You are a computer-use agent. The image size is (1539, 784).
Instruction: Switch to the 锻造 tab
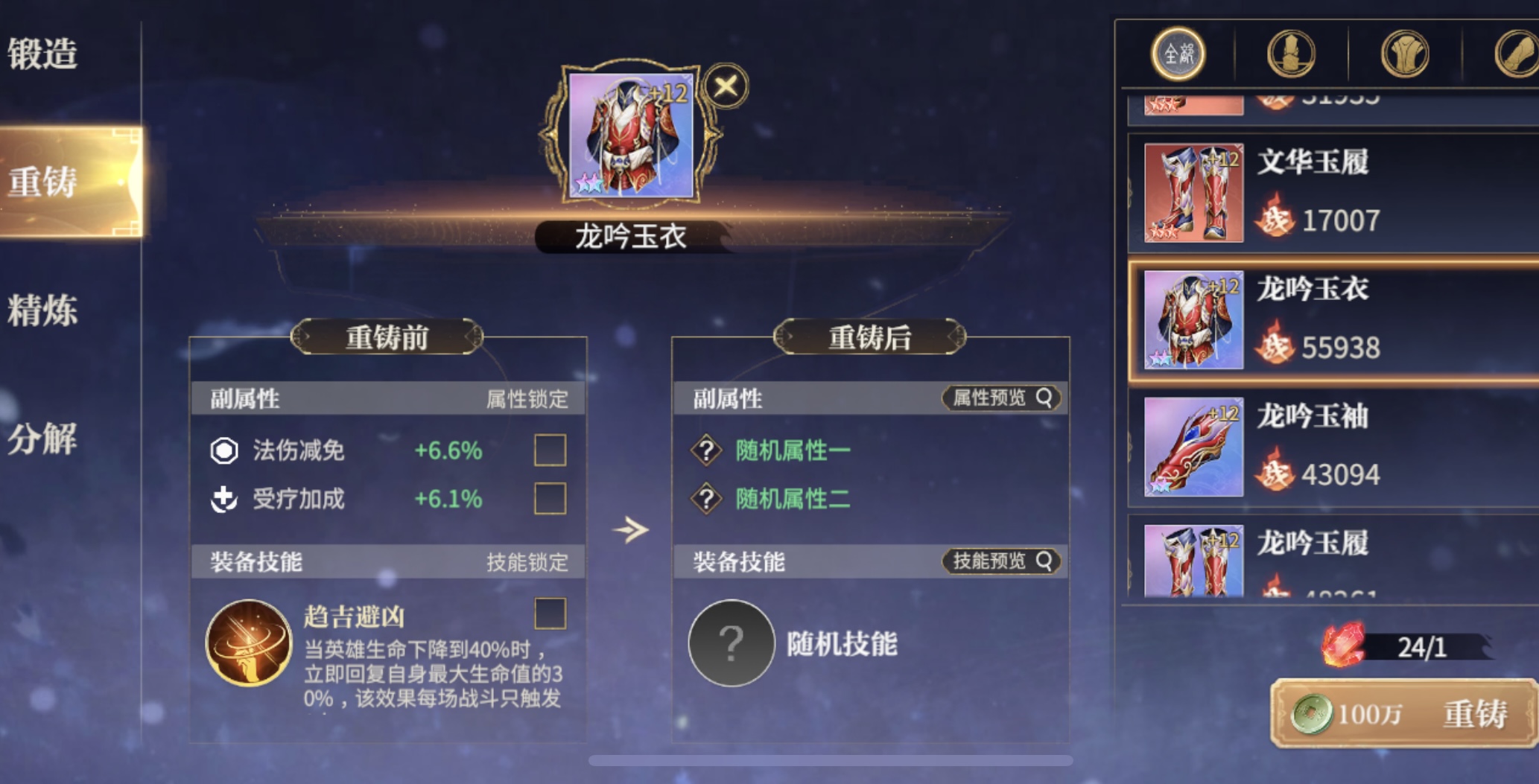43,54
